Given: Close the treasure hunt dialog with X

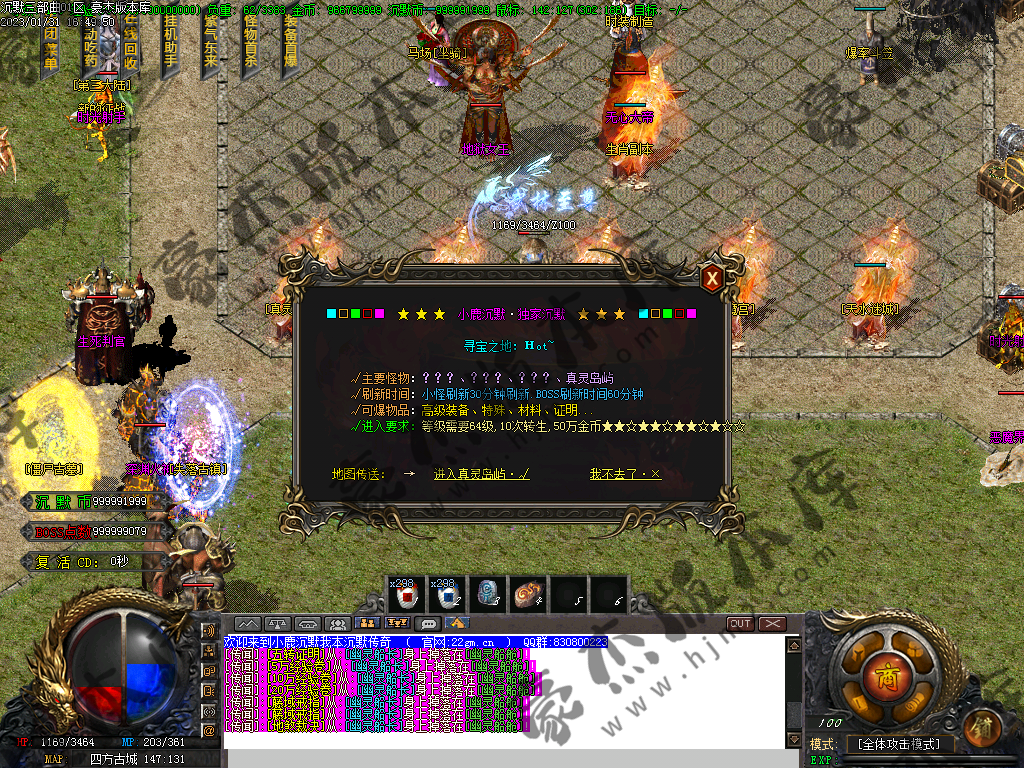Looking at the screenshot, I should [712, 278].
